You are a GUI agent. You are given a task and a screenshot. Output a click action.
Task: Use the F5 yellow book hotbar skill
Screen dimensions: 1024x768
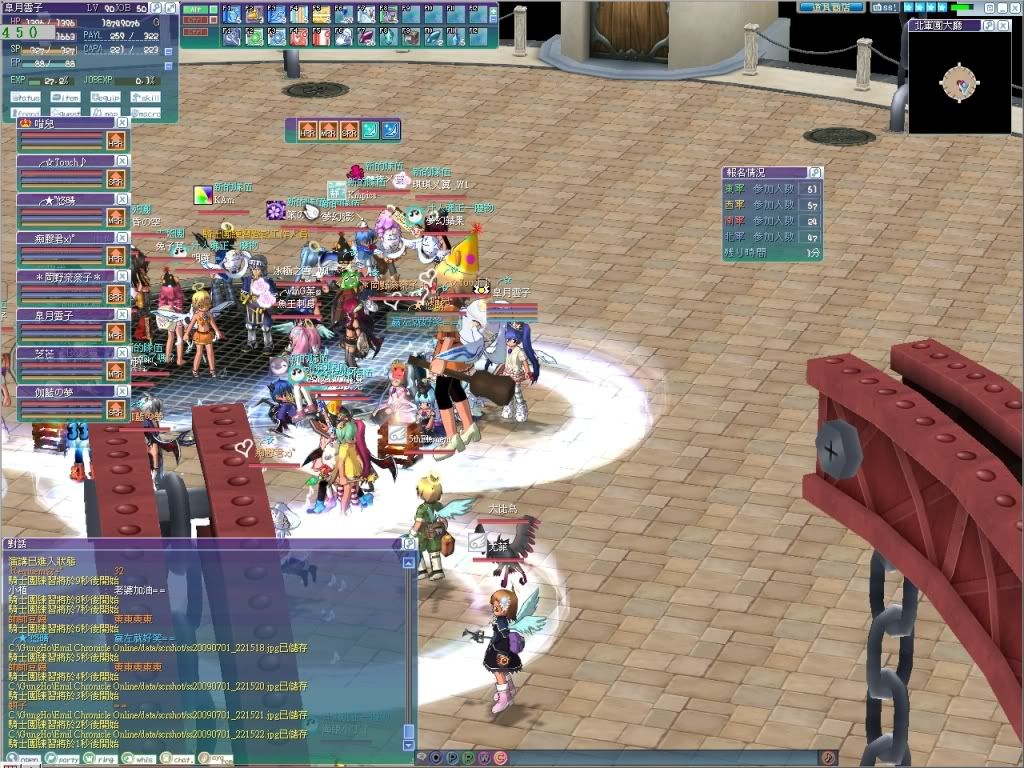[323, 15]
